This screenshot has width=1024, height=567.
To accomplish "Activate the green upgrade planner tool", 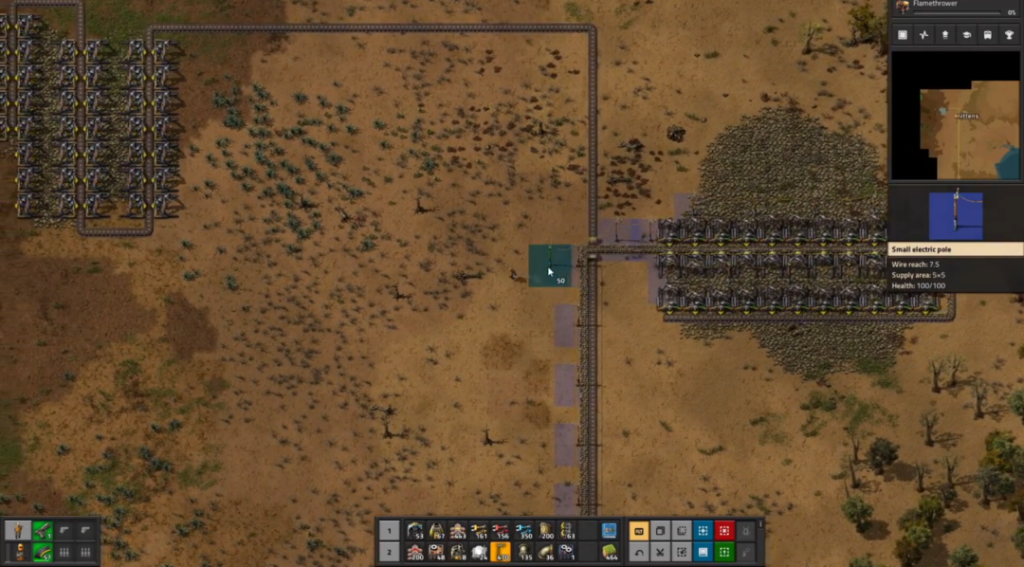I will [x=724, y=551].
